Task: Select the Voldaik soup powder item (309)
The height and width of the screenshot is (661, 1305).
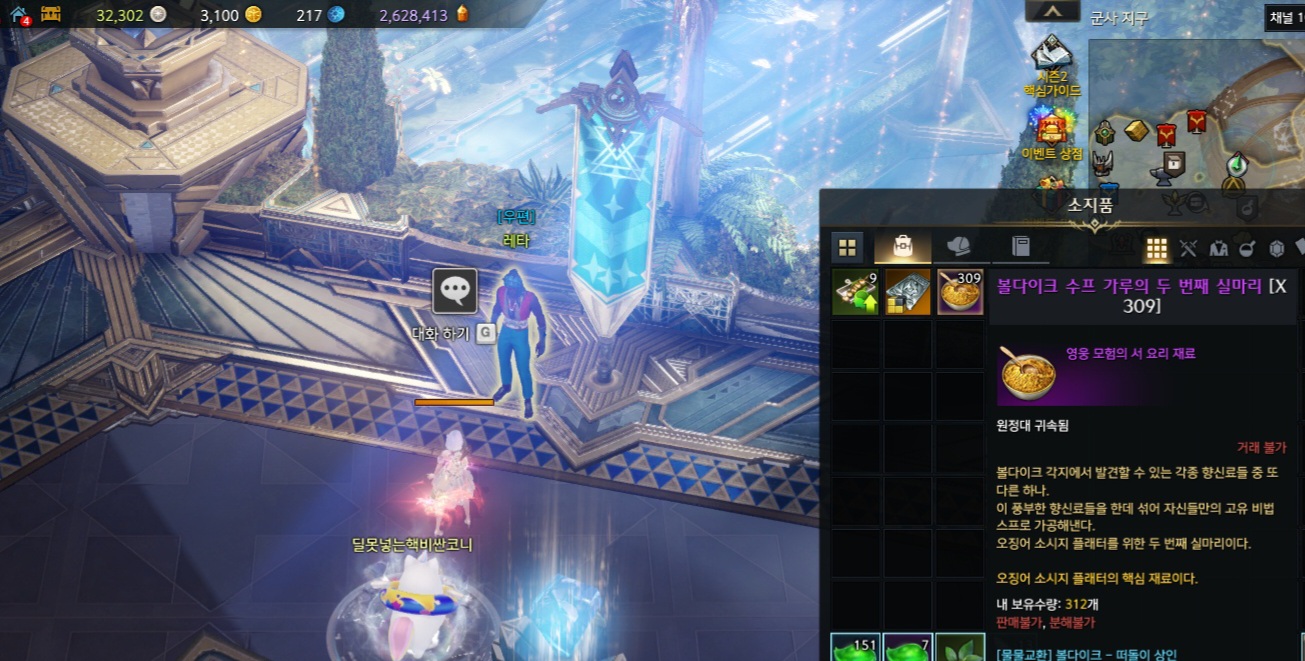Action: pos(961,292)
